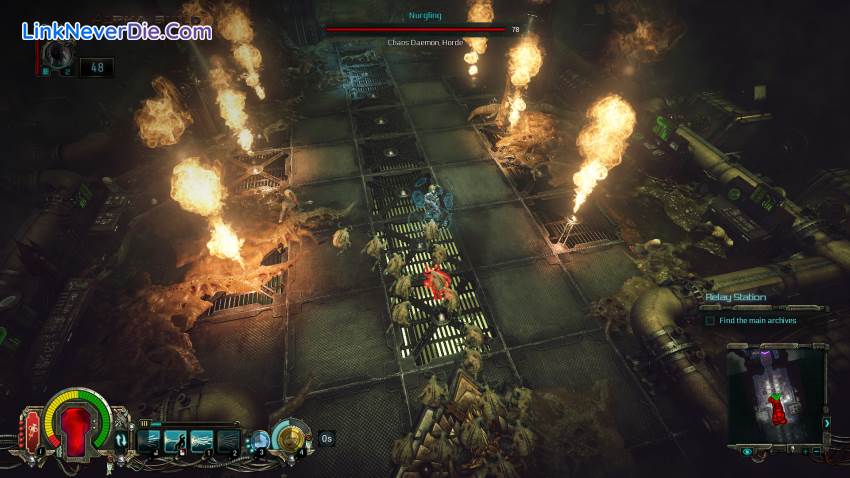Zoom out the minimap with minus button
Viewport: 850px width, 478px height.
pyautogui.click(x=818, y=452)
